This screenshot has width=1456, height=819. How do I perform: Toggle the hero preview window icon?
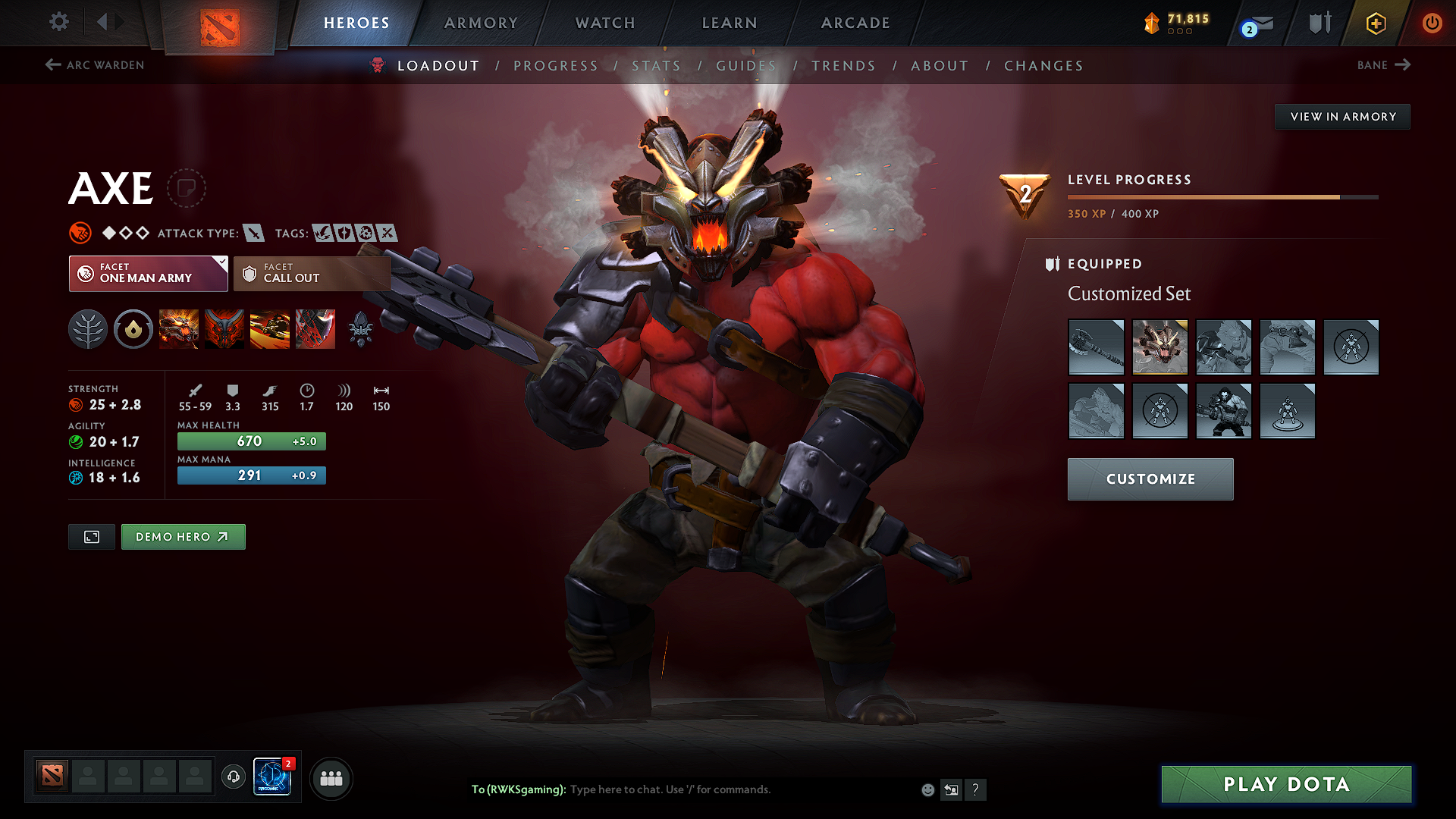(91, 536)
